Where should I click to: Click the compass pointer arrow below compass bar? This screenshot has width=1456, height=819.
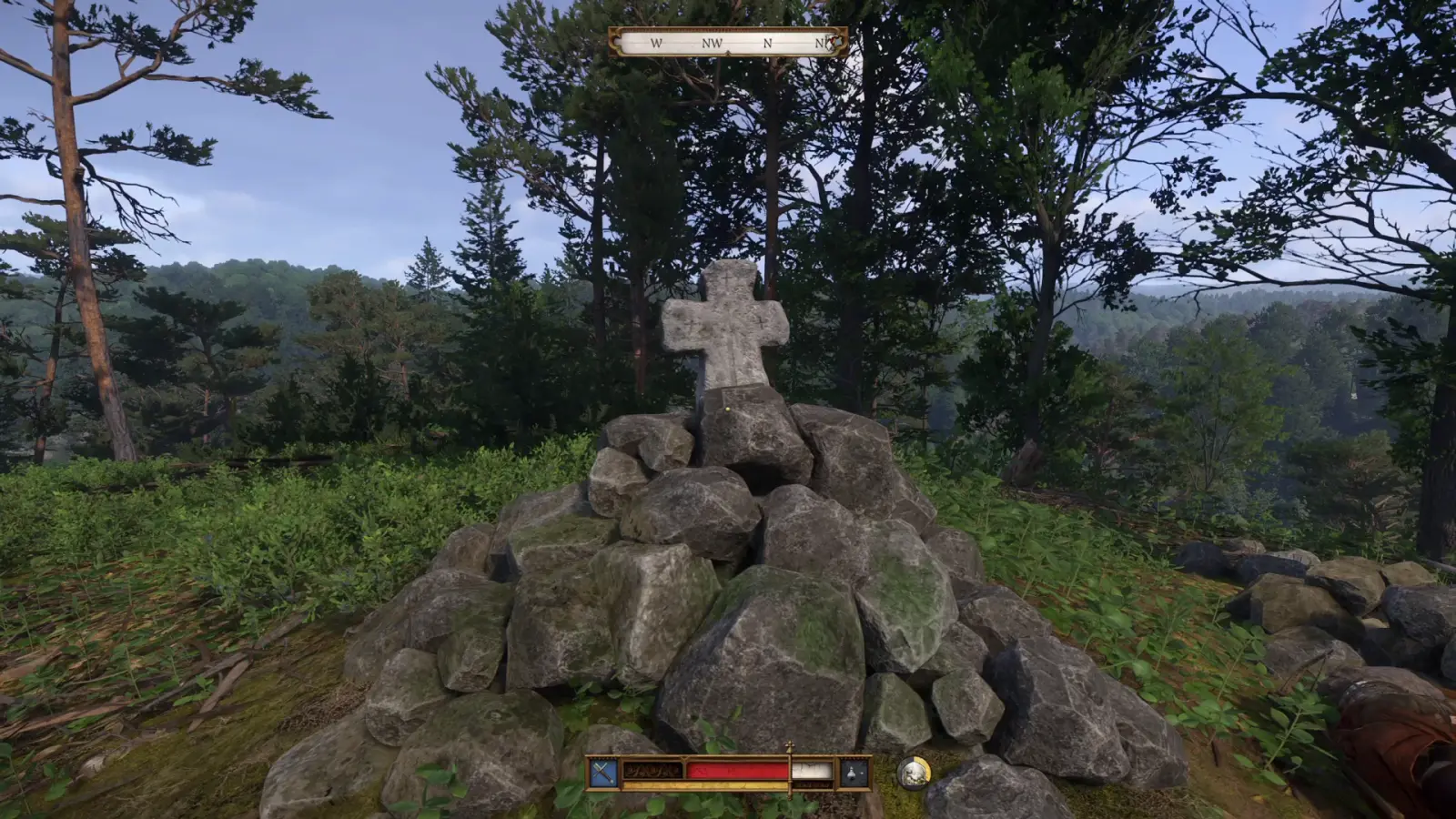(728, 51)
